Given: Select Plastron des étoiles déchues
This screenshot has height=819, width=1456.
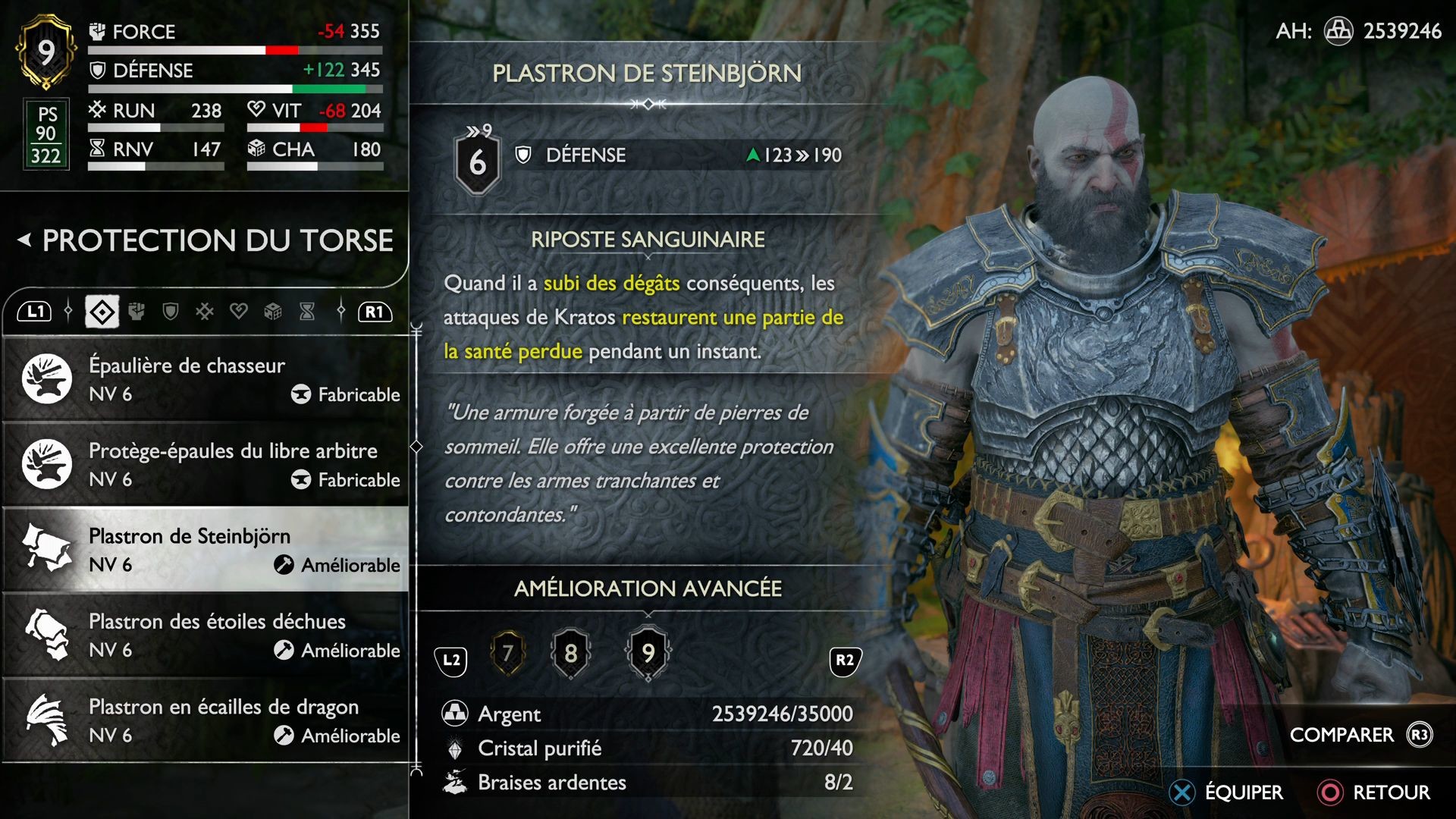Looking at the screenshot, I should click(x=205, y=634).
